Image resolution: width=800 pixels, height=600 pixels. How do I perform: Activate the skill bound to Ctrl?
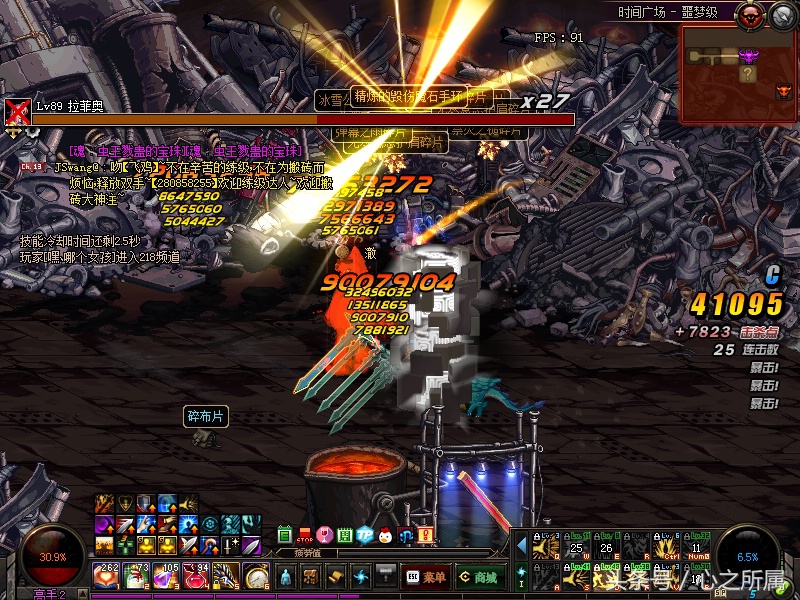pos(667,545)
